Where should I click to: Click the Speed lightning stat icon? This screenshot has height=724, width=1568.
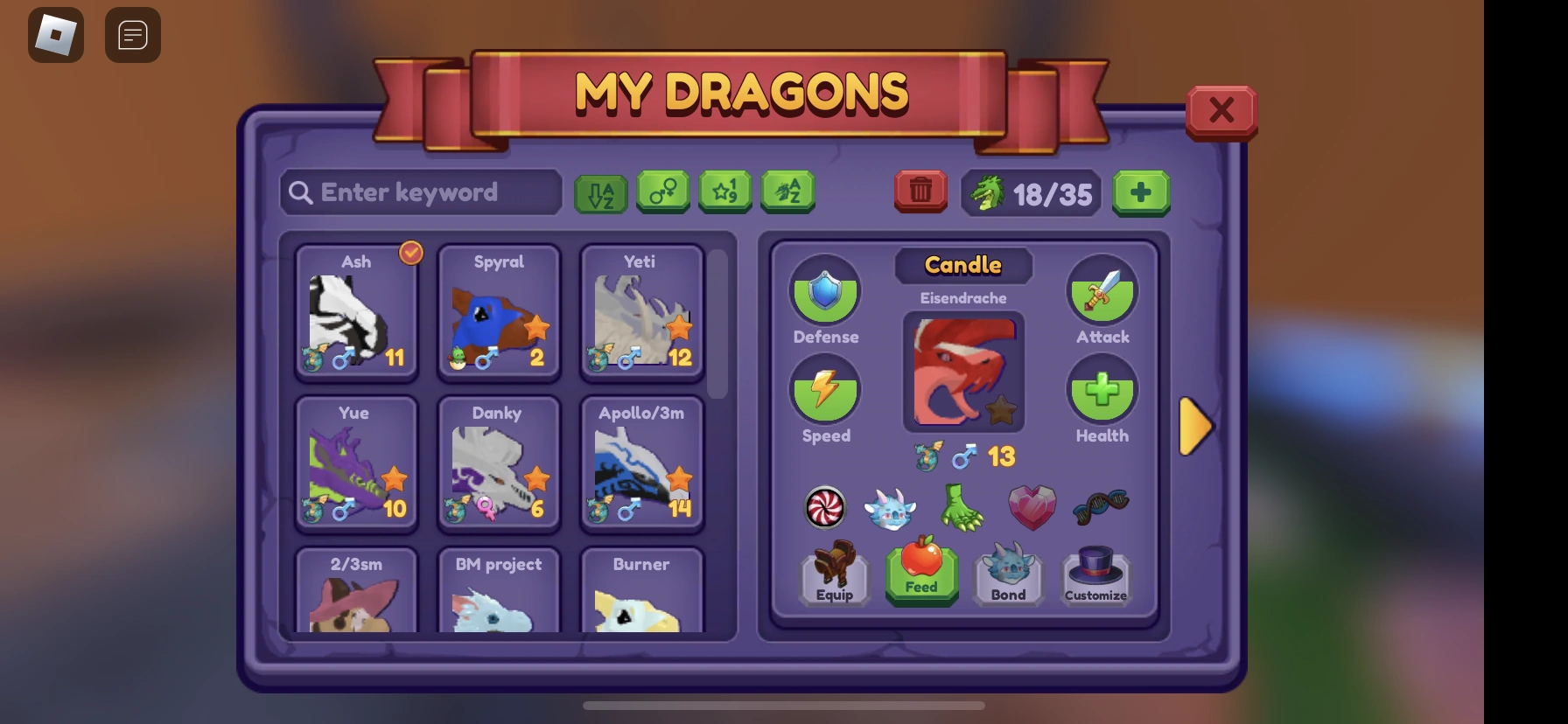click(x=825, y=391)
